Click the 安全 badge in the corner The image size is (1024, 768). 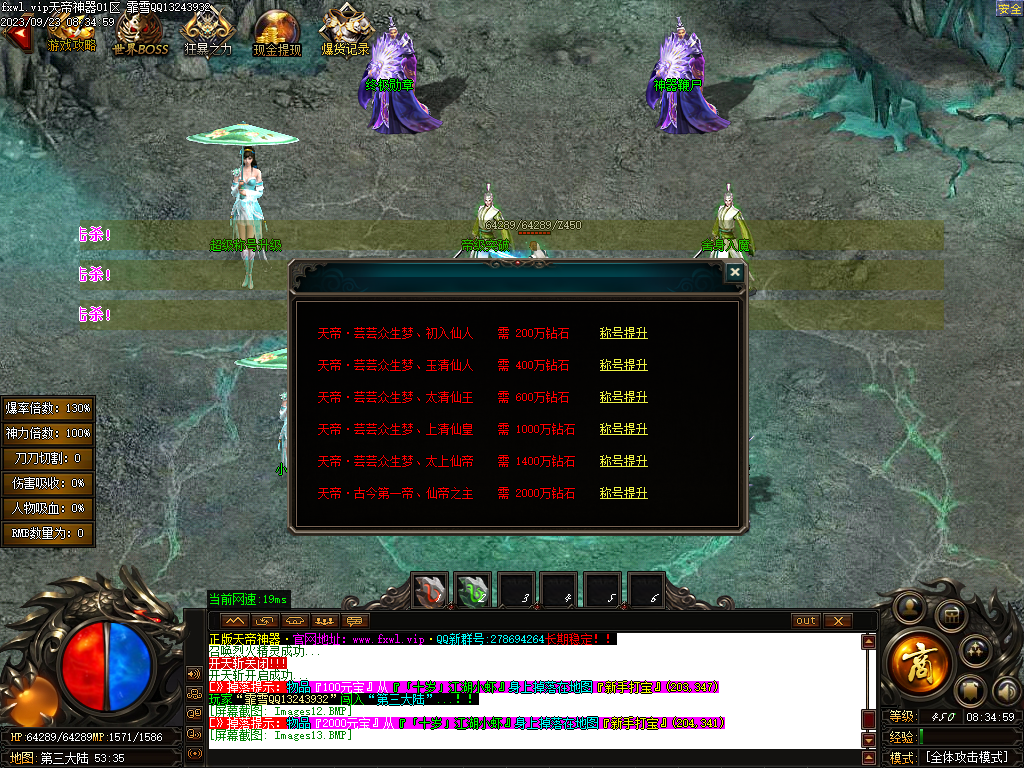(1009, 8)
